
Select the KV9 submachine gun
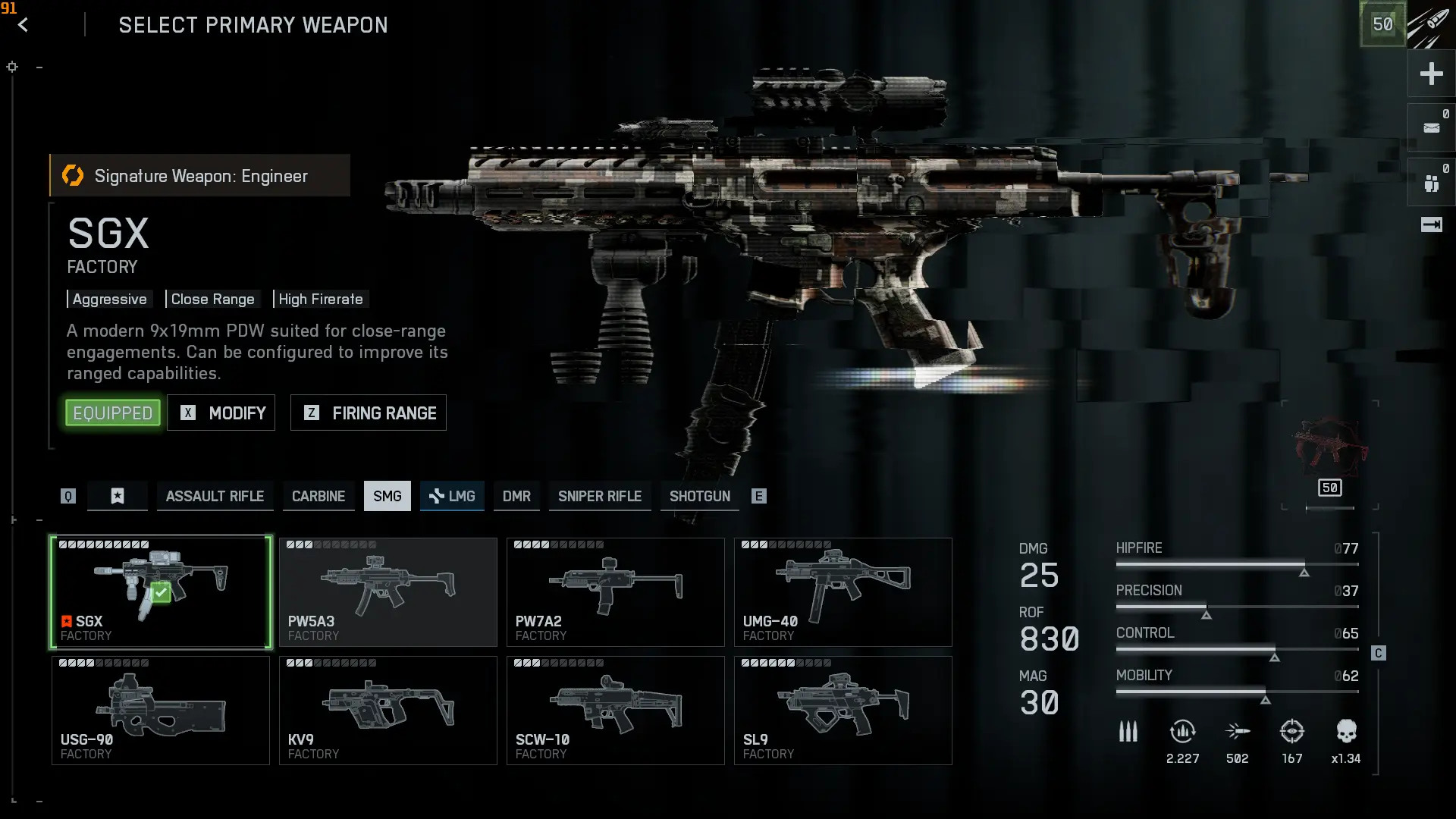(388, 711)
